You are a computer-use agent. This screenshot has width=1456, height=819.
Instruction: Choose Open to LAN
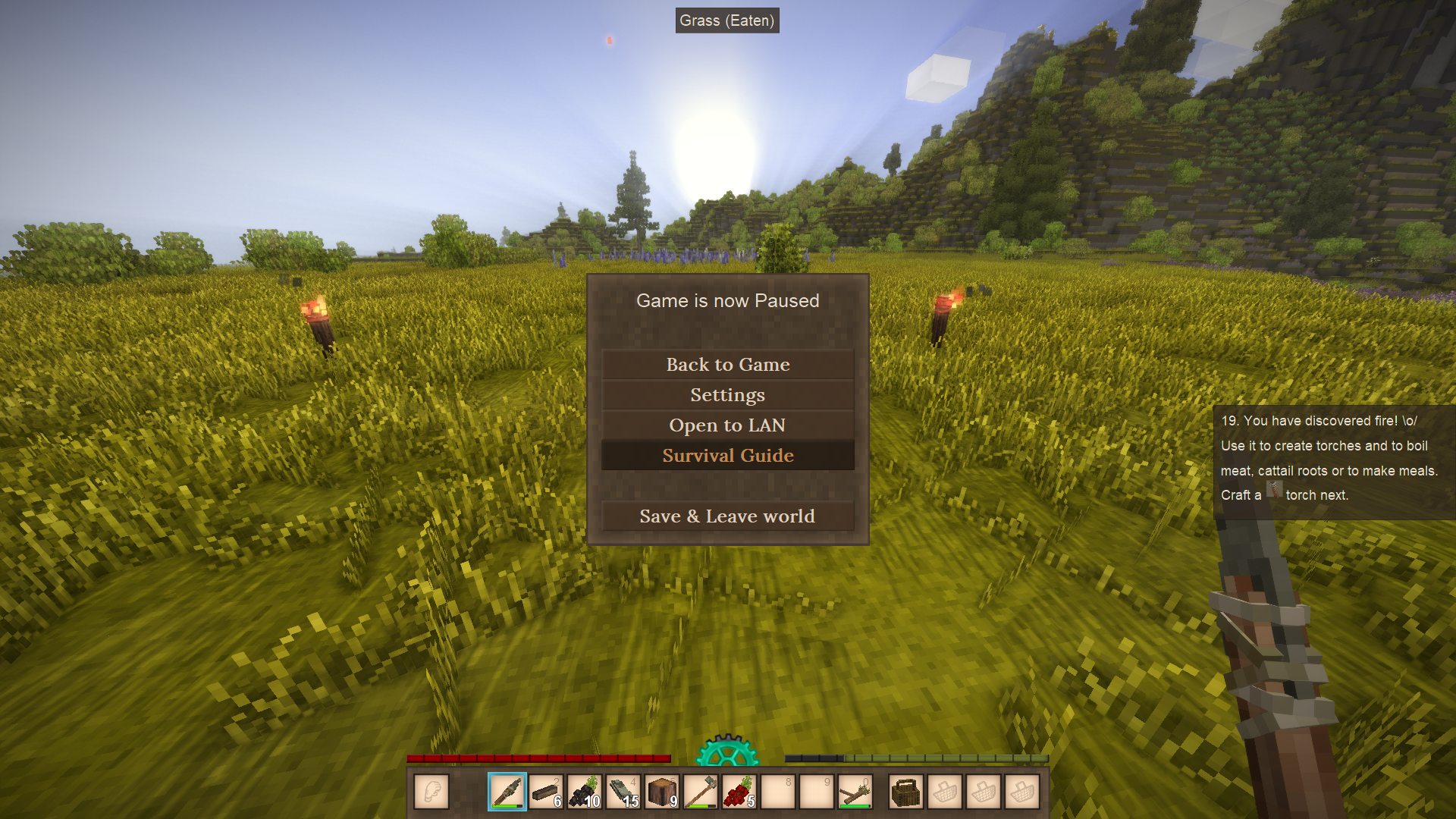coord(727,425)
